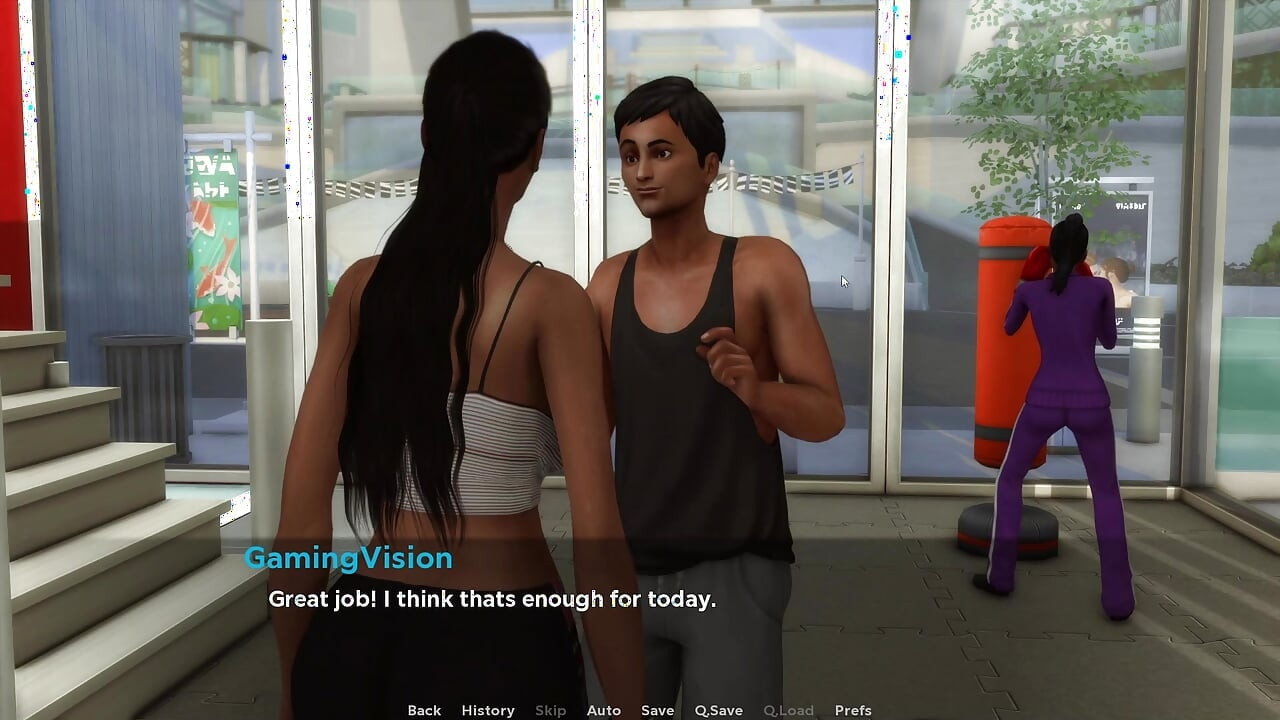This screenshot has height=720, width=1280.
Task: Click Q.Load to load the quick save
Action: (788, 710)
